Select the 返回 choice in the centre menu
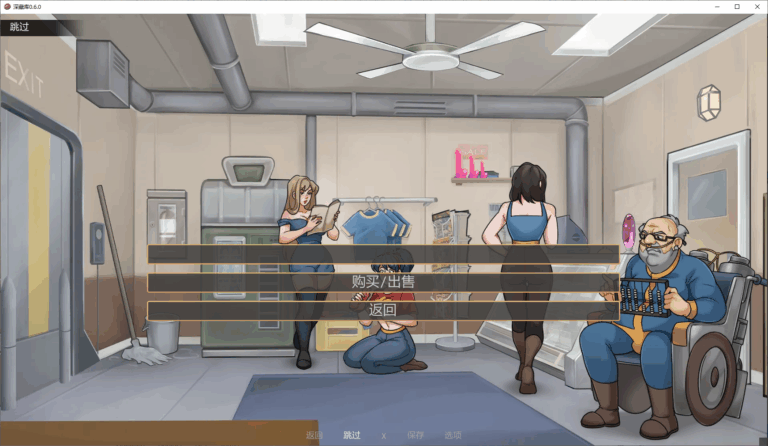The height and width of the screenshot is (446, 768). tap(383, 310)
